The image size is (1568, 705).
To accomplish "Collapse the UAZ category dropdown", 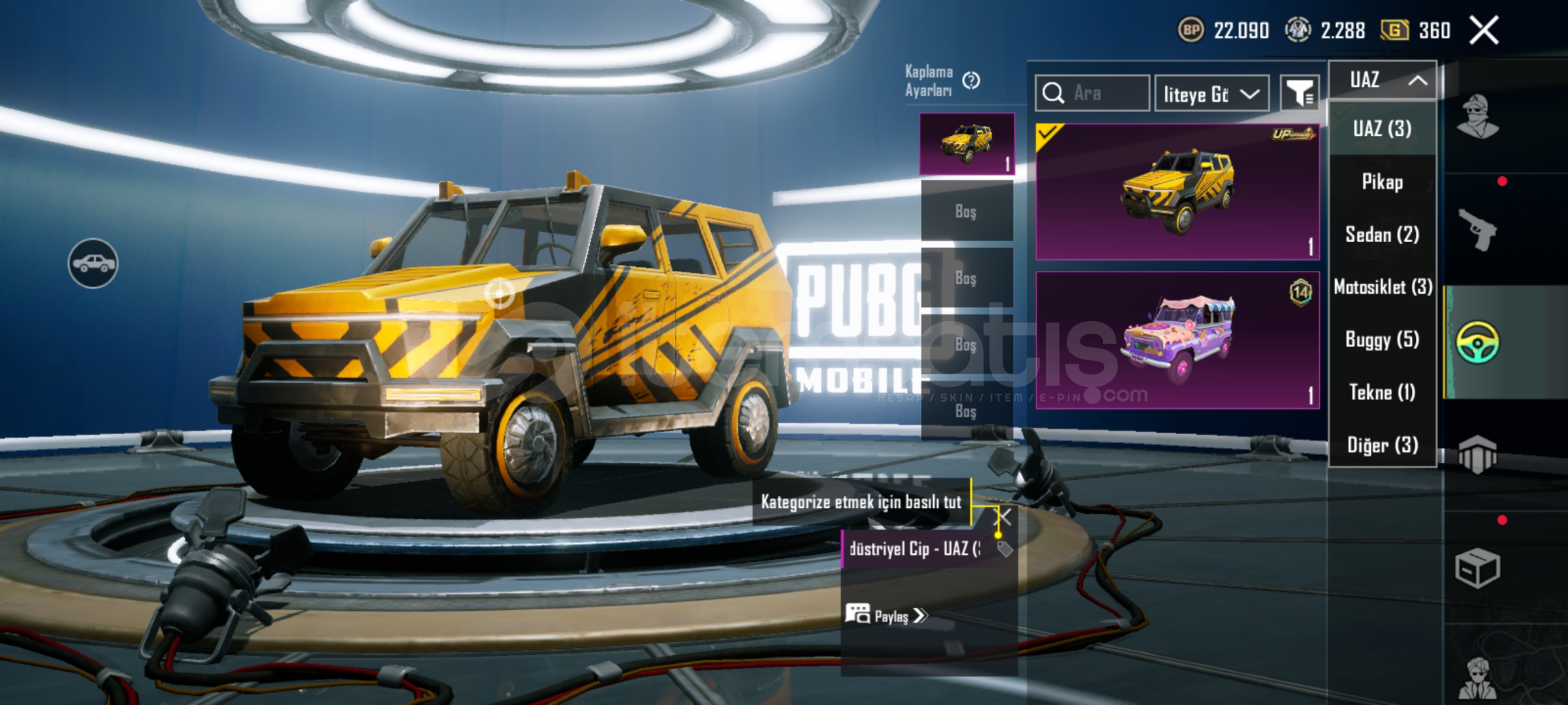I will coord(1383,80).
